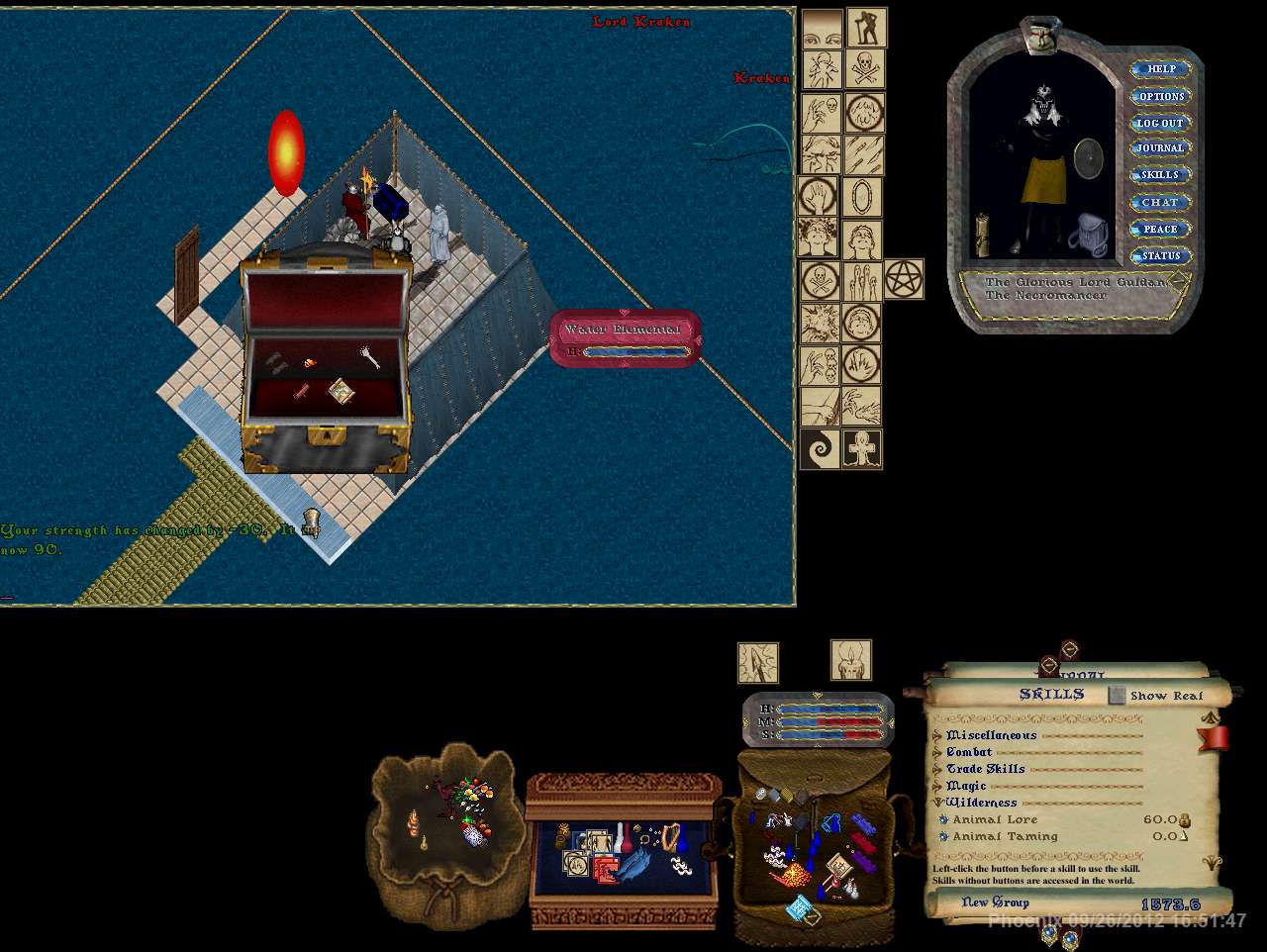
Task: Expand the Trade Skills group
Action: (x=937, y=769)
